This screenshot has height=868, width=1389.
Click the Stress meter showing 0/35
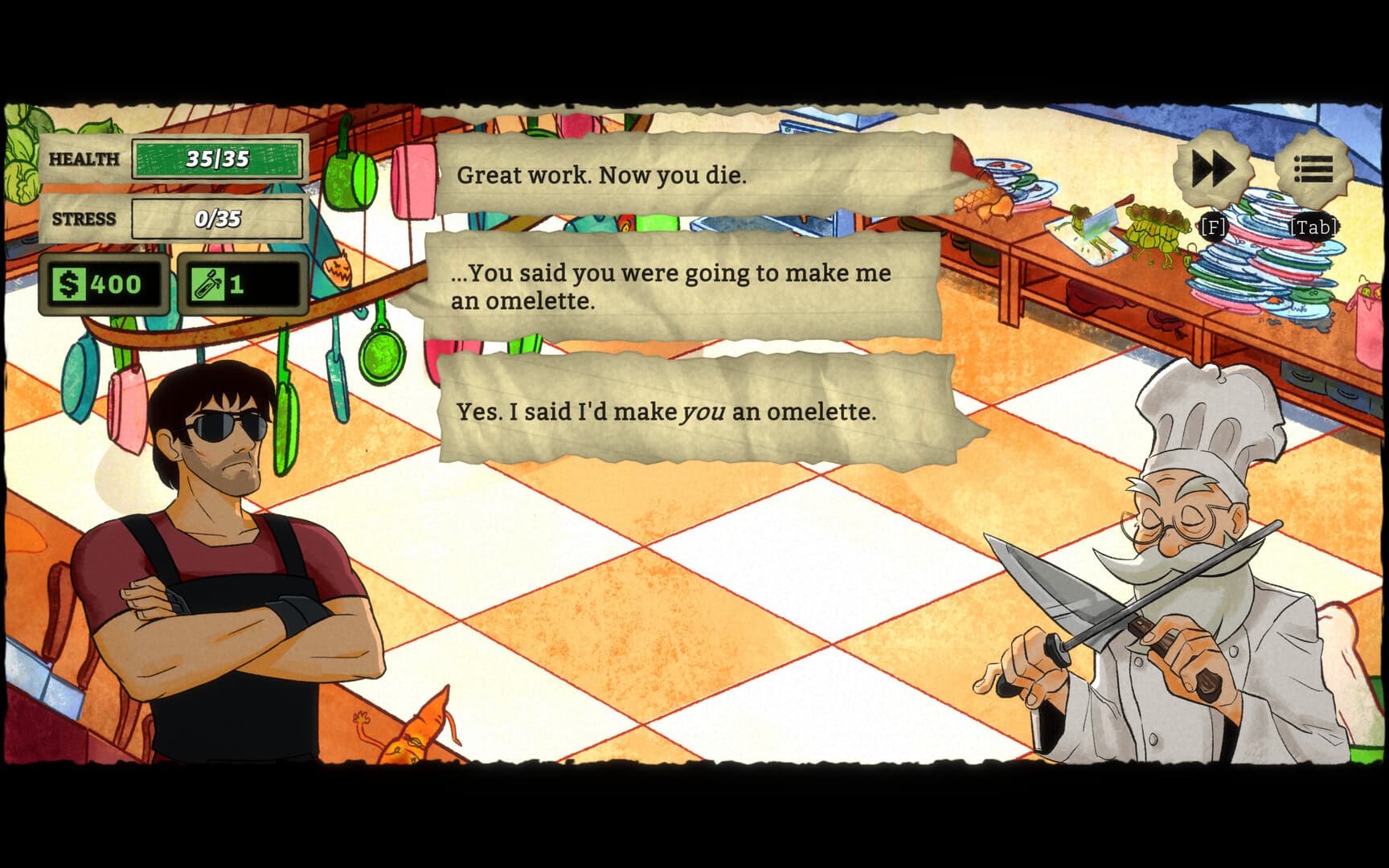pyautogui.click(x=219, y=218)
